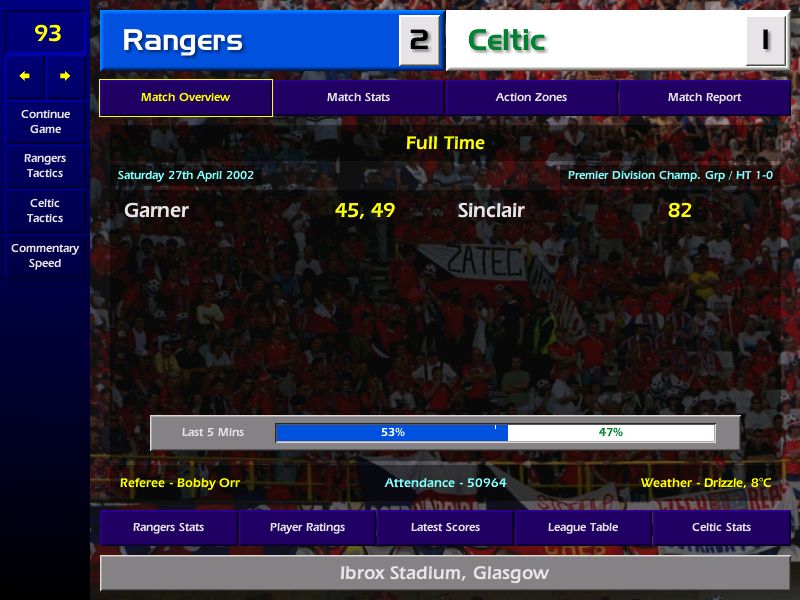Select the Match Overview tab
The image size is (800, 600).
click(x=185, y=98)
